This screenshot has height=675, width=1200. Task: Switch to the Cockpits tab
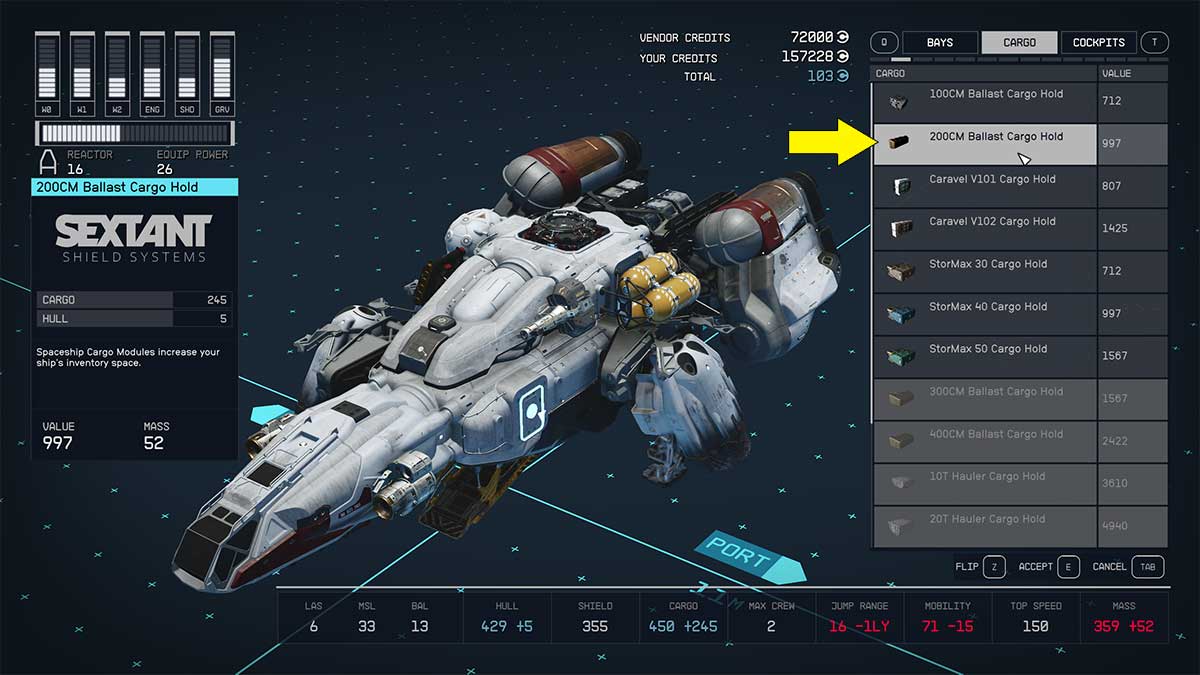pos(1098,43)
